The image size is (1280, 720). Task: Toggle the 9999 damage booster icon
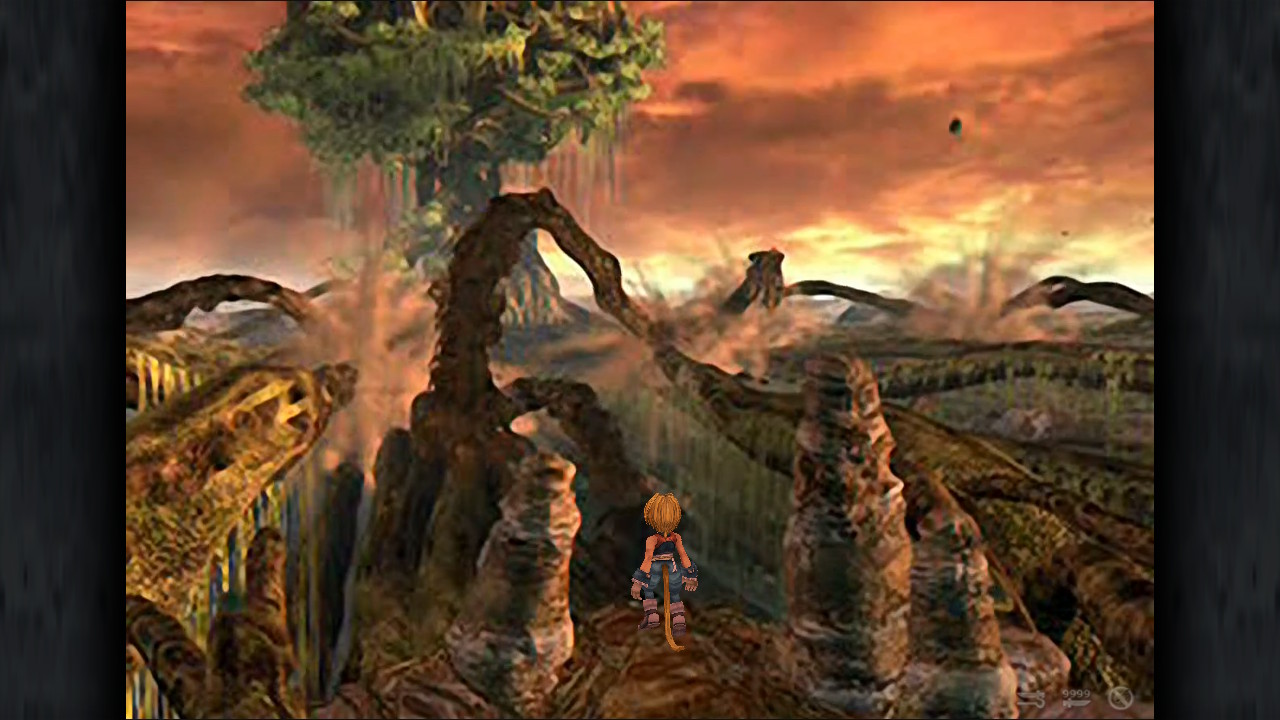1076,698
